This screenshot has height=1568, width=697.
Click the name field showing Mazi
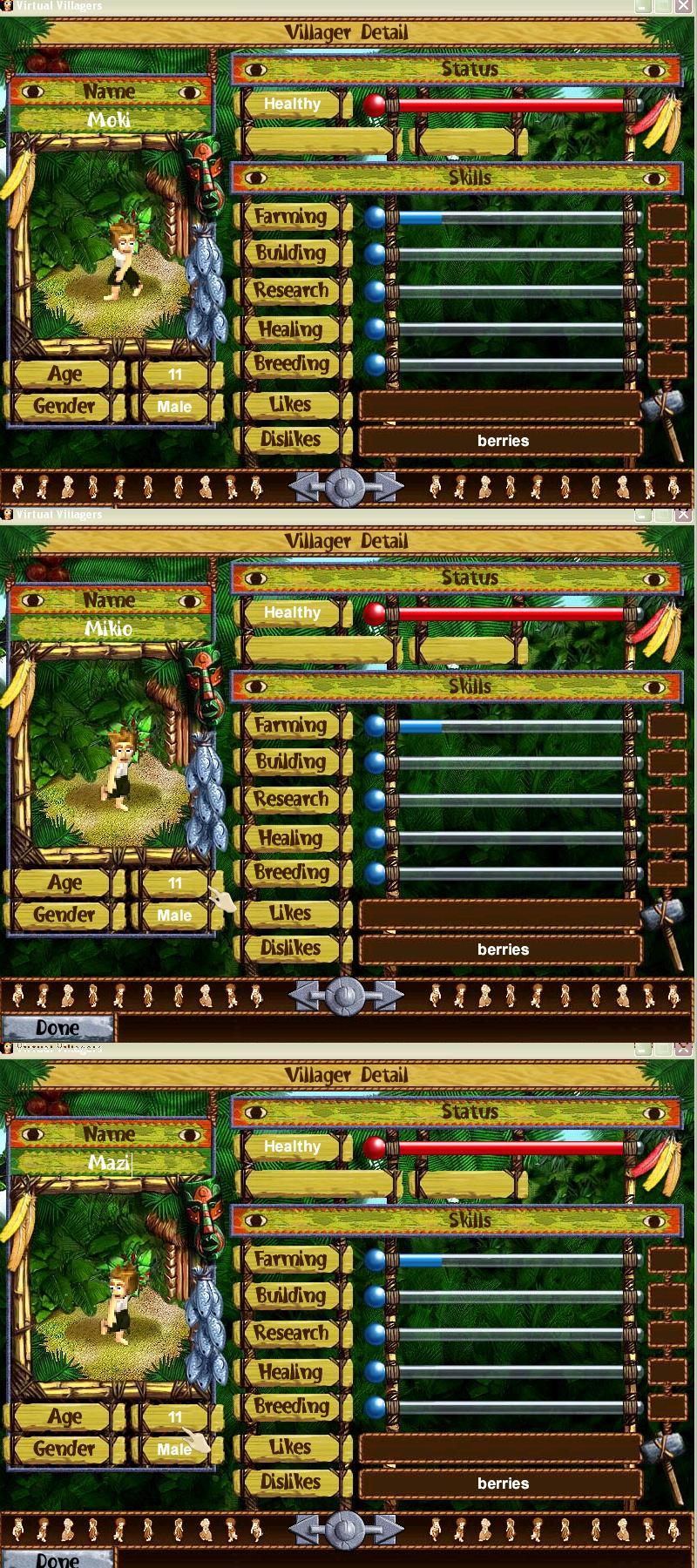(x=110, y=1163)
